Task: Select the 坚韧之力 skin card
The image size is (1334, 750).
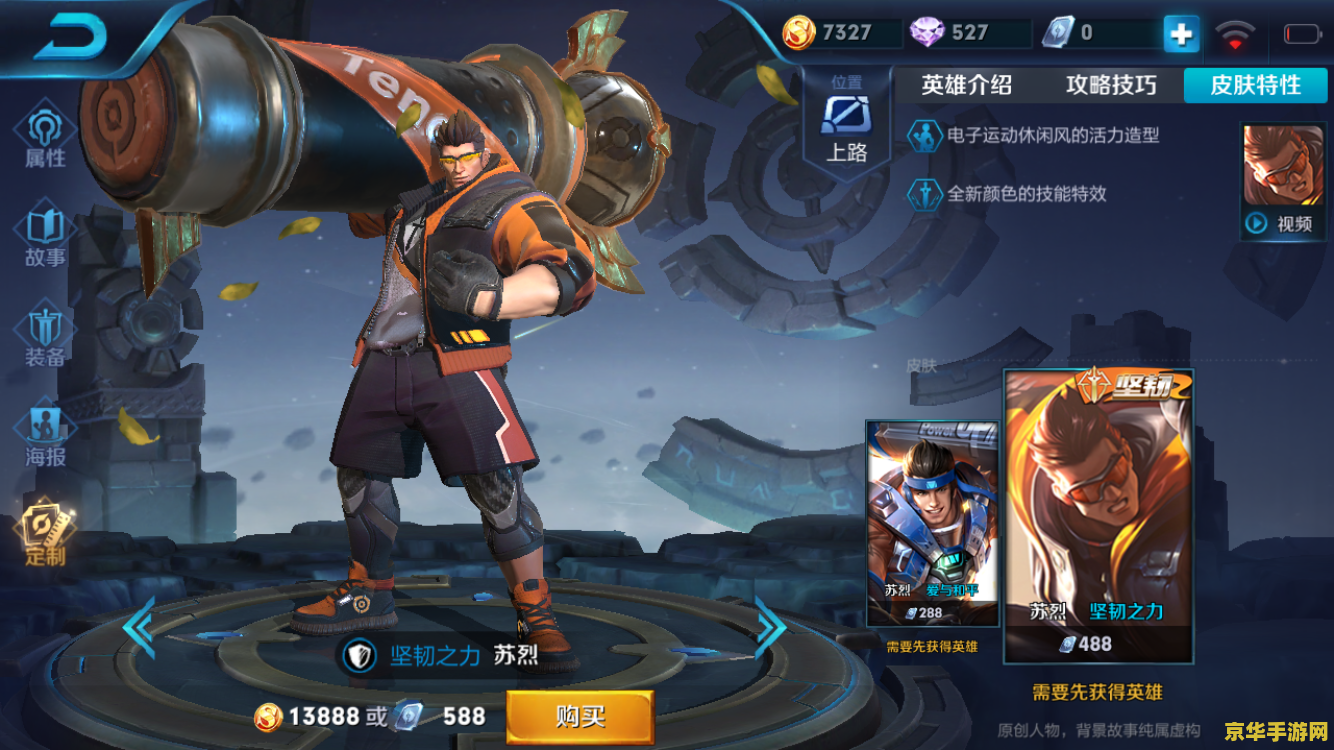Action: coord(1098,515)
